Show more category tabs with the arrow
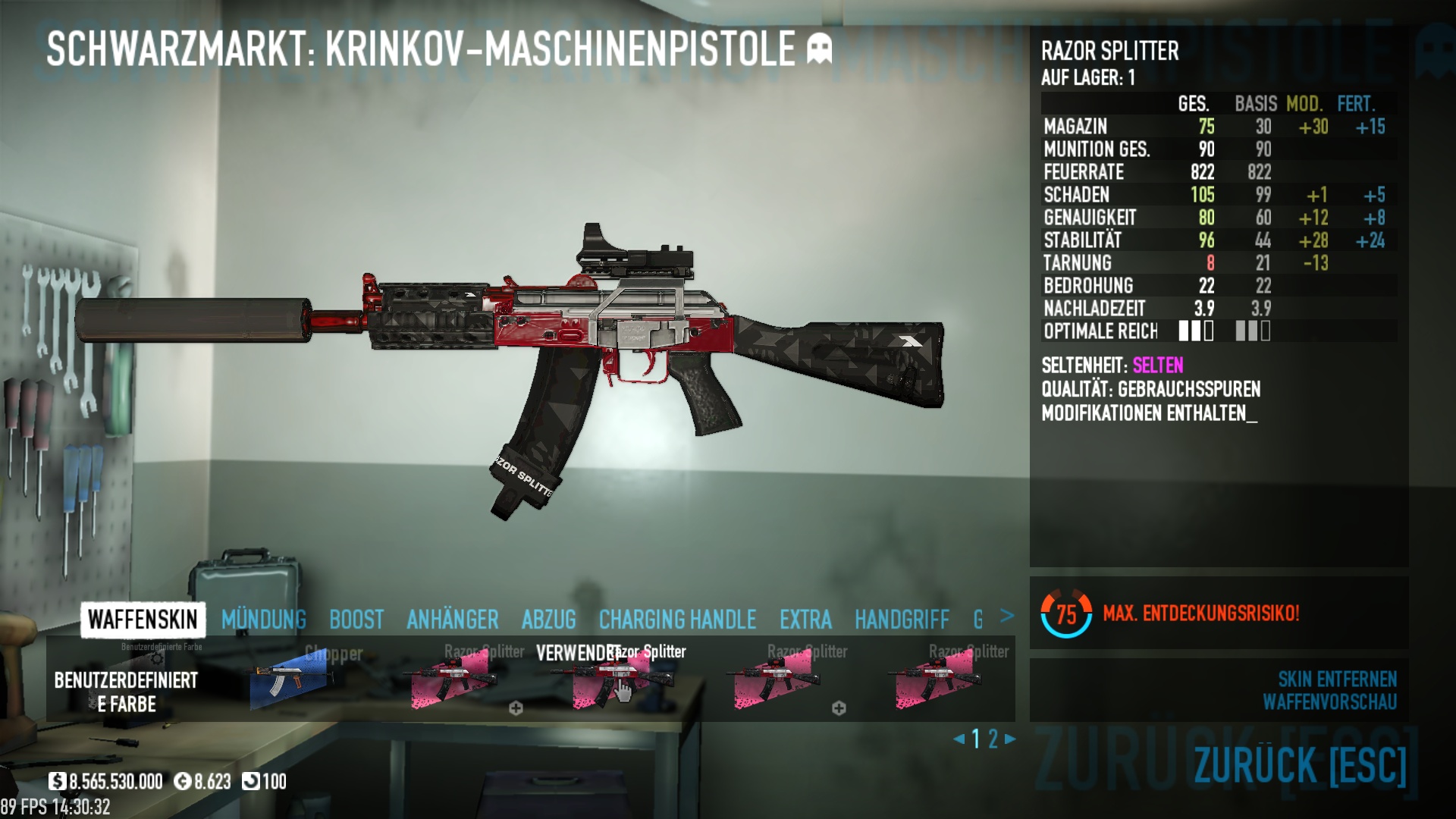1456x819 pixels. [1007, 616]
